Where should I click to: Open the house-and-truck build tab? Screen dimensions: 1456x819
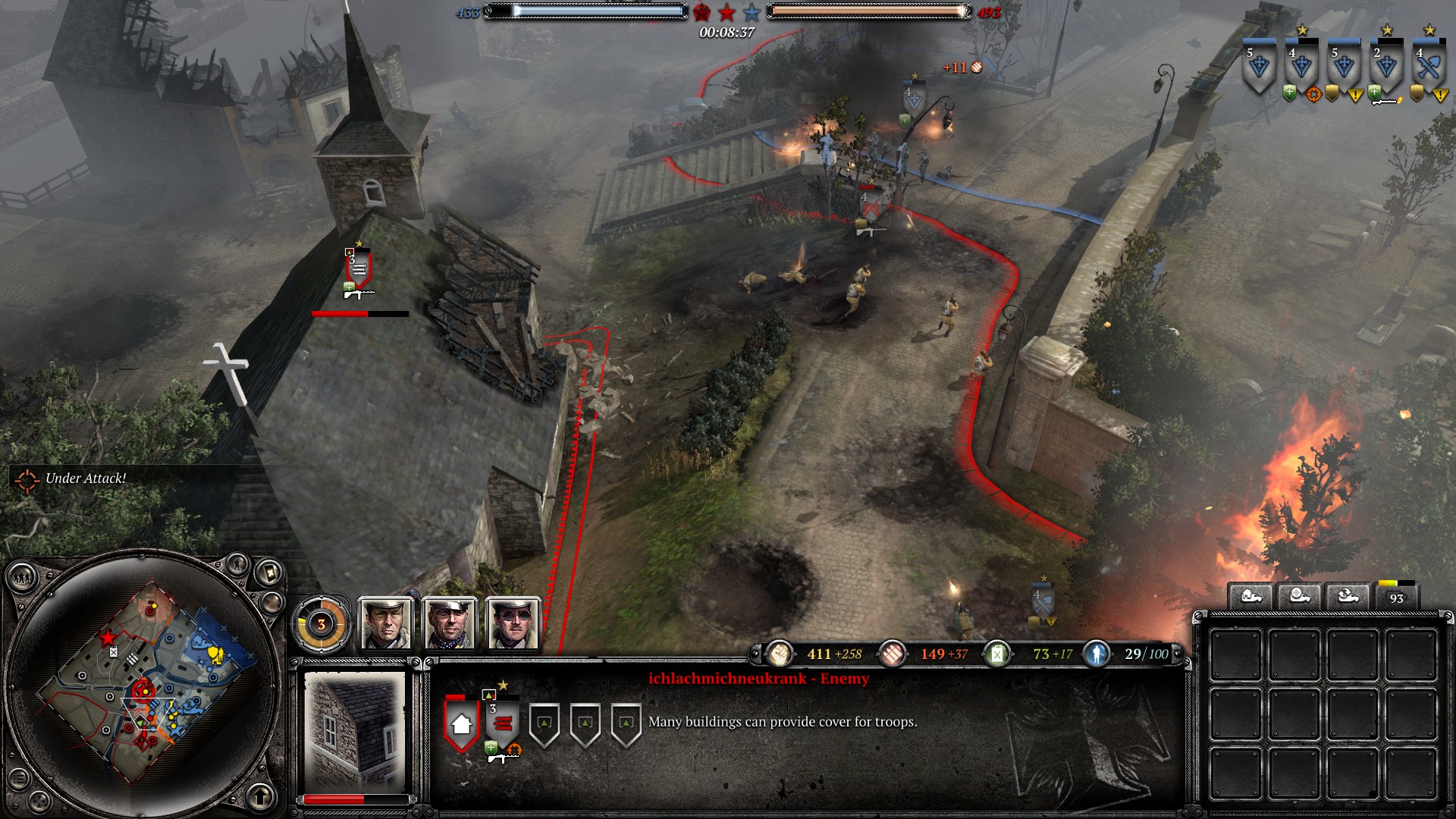[1250, 596]
